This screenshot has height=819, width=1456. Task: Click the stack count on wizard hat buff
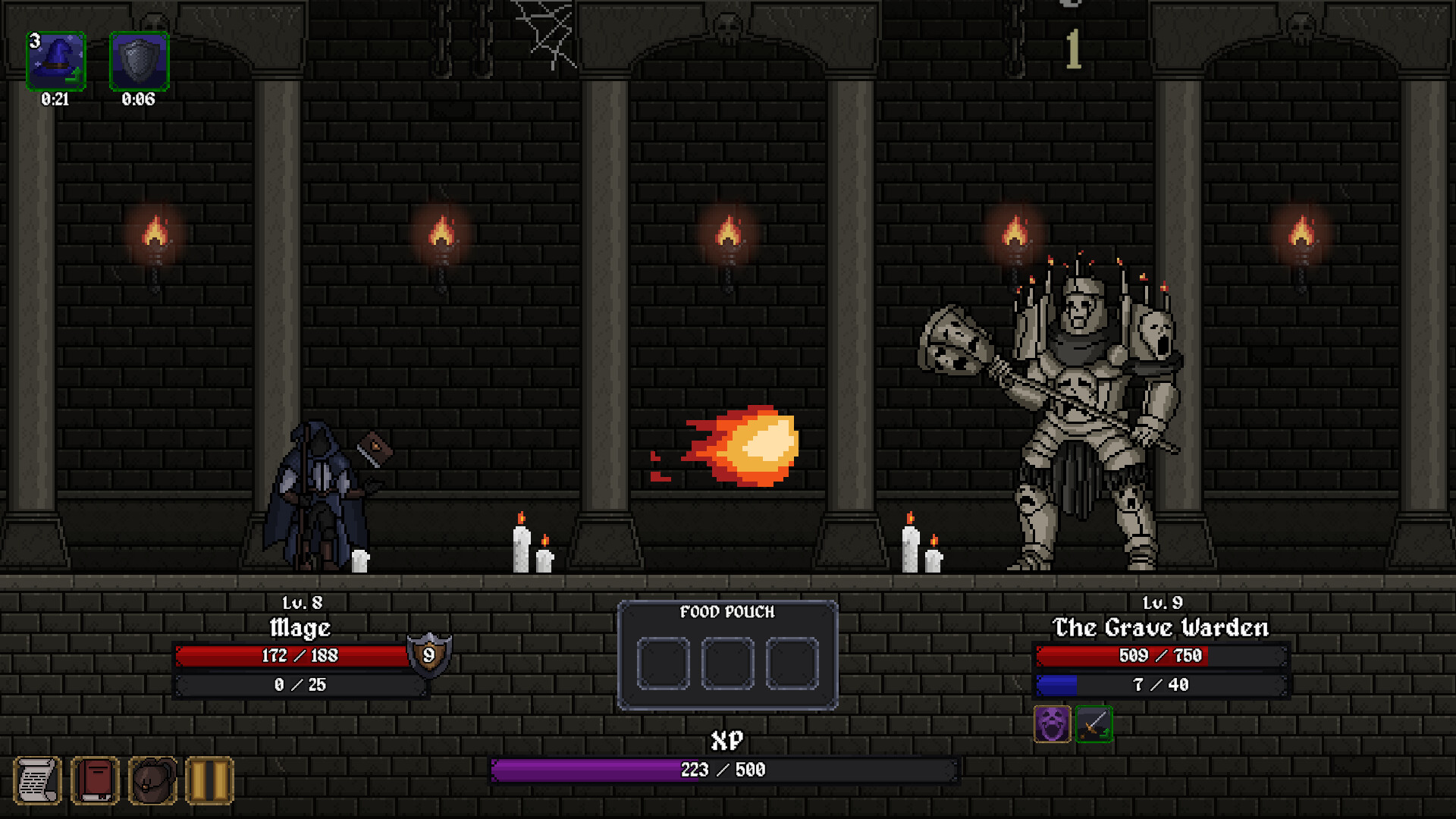[33, 42]
